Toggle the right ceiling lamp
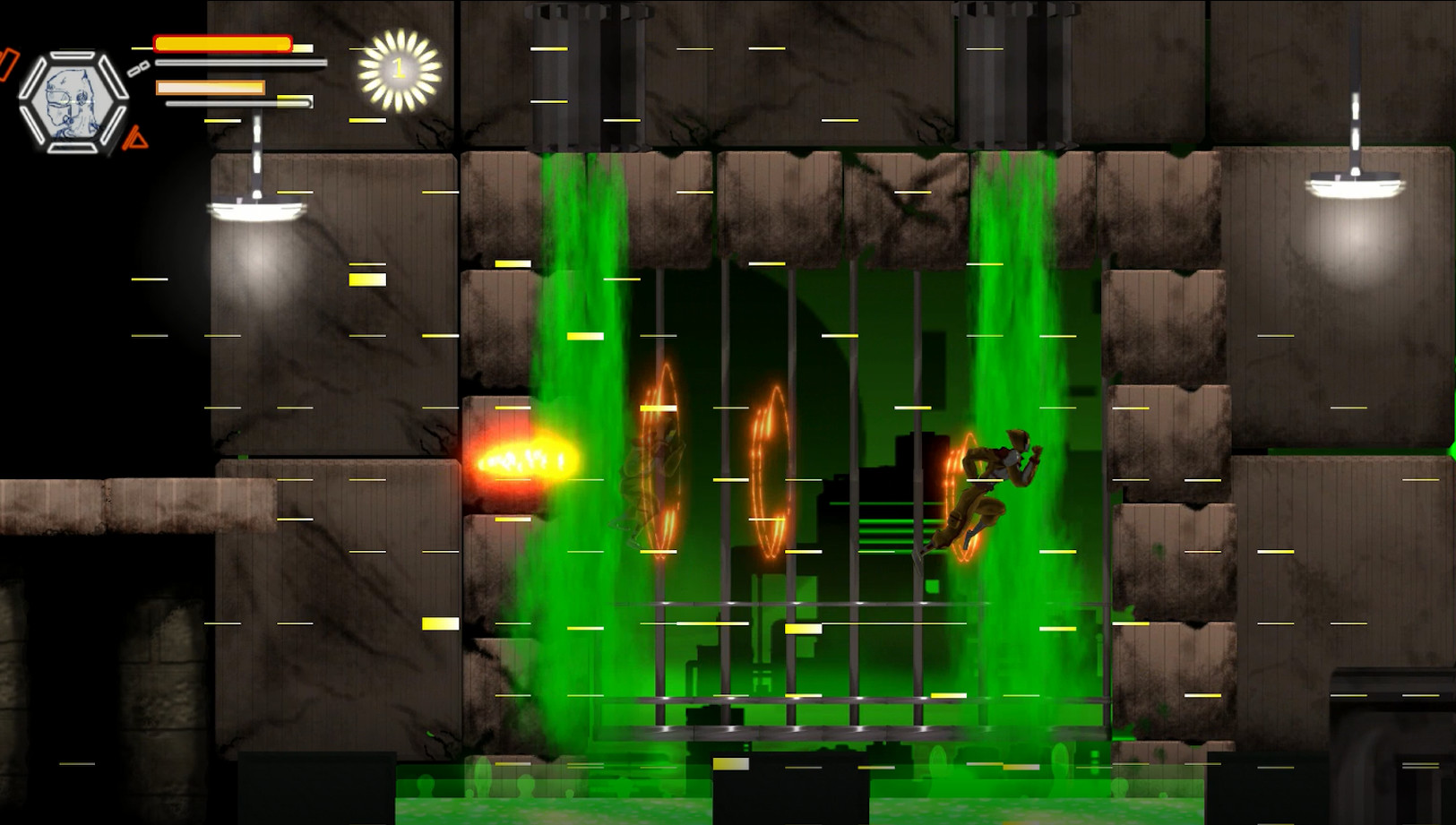The image size is (1456, 825). (1354, 184)
